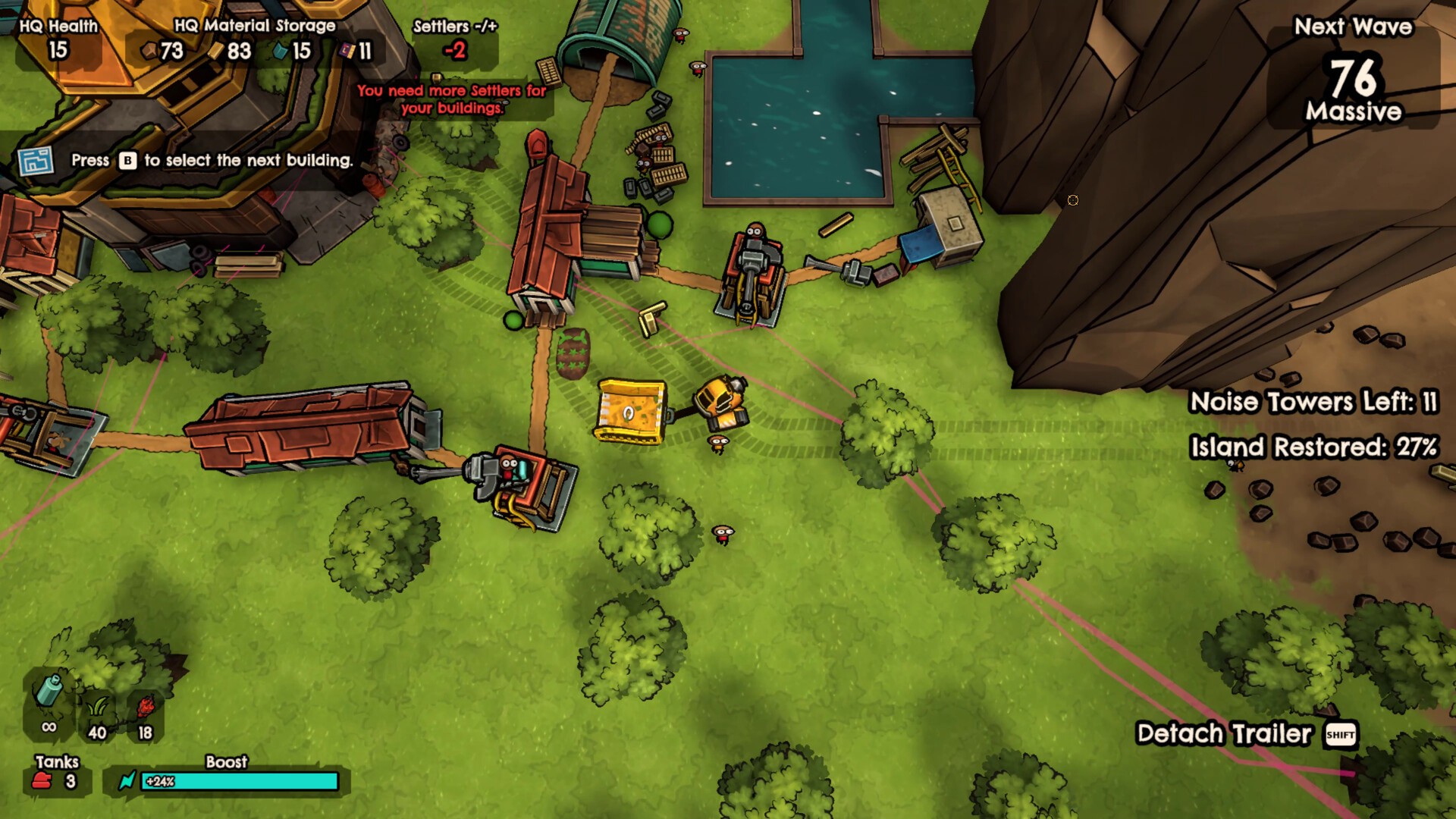The height and width of the screenshot is (819, 1456).
Task: Click the lightning bolt Boost icon
Action: 127,781
